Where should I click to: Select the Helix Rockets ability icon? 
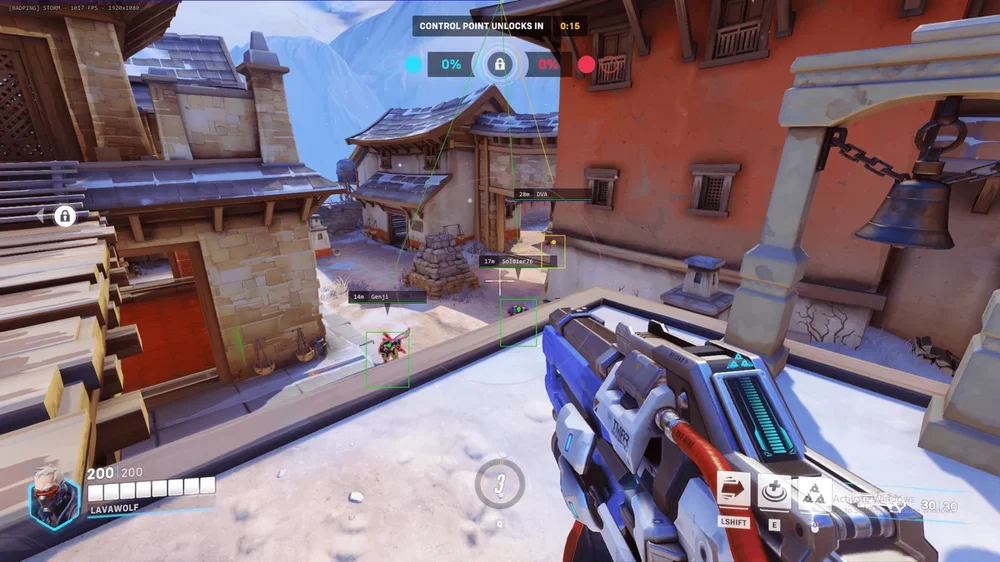(x=813, y=493)
